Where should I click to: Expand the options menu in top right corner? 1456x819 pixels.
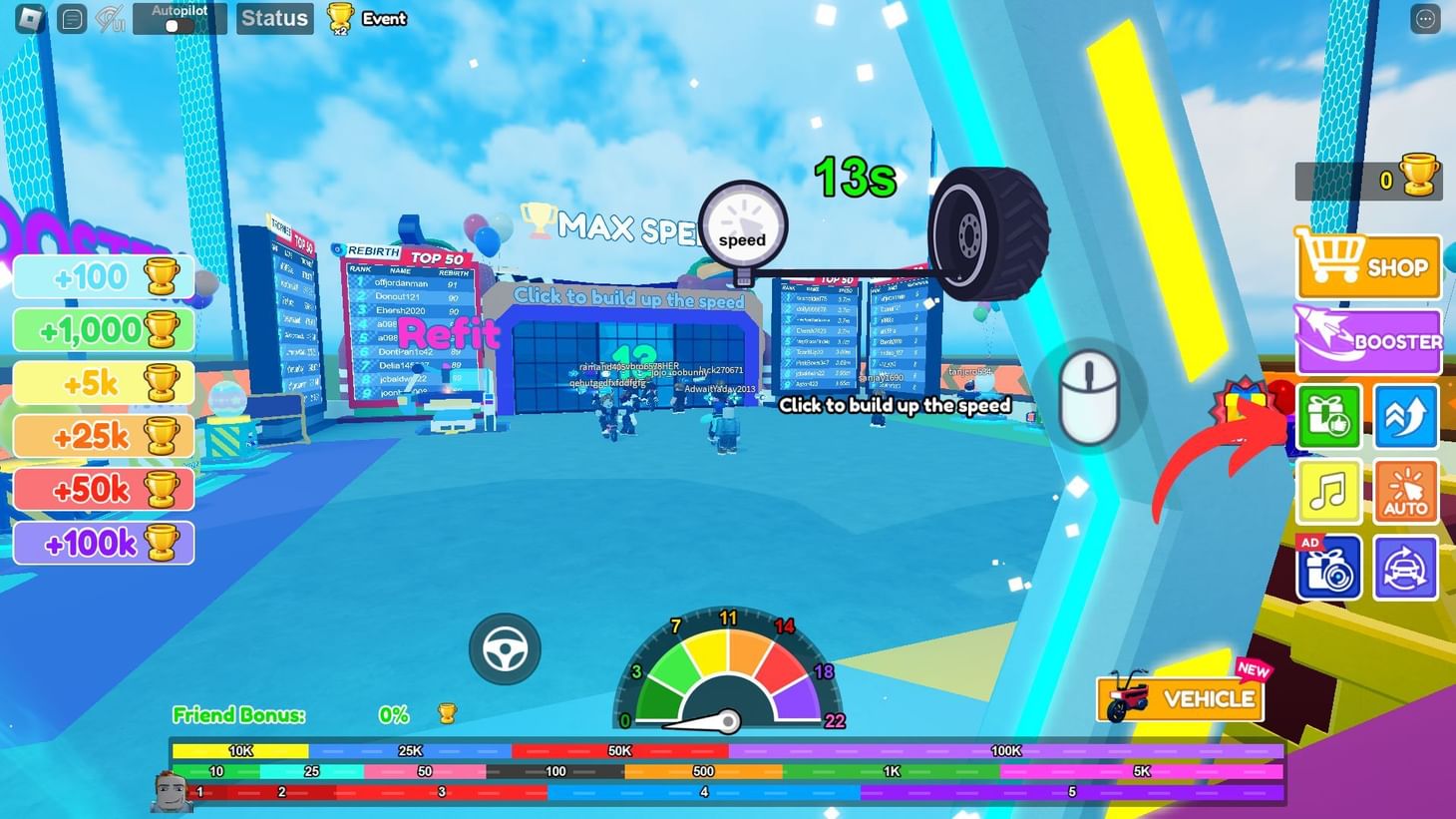1424,18
